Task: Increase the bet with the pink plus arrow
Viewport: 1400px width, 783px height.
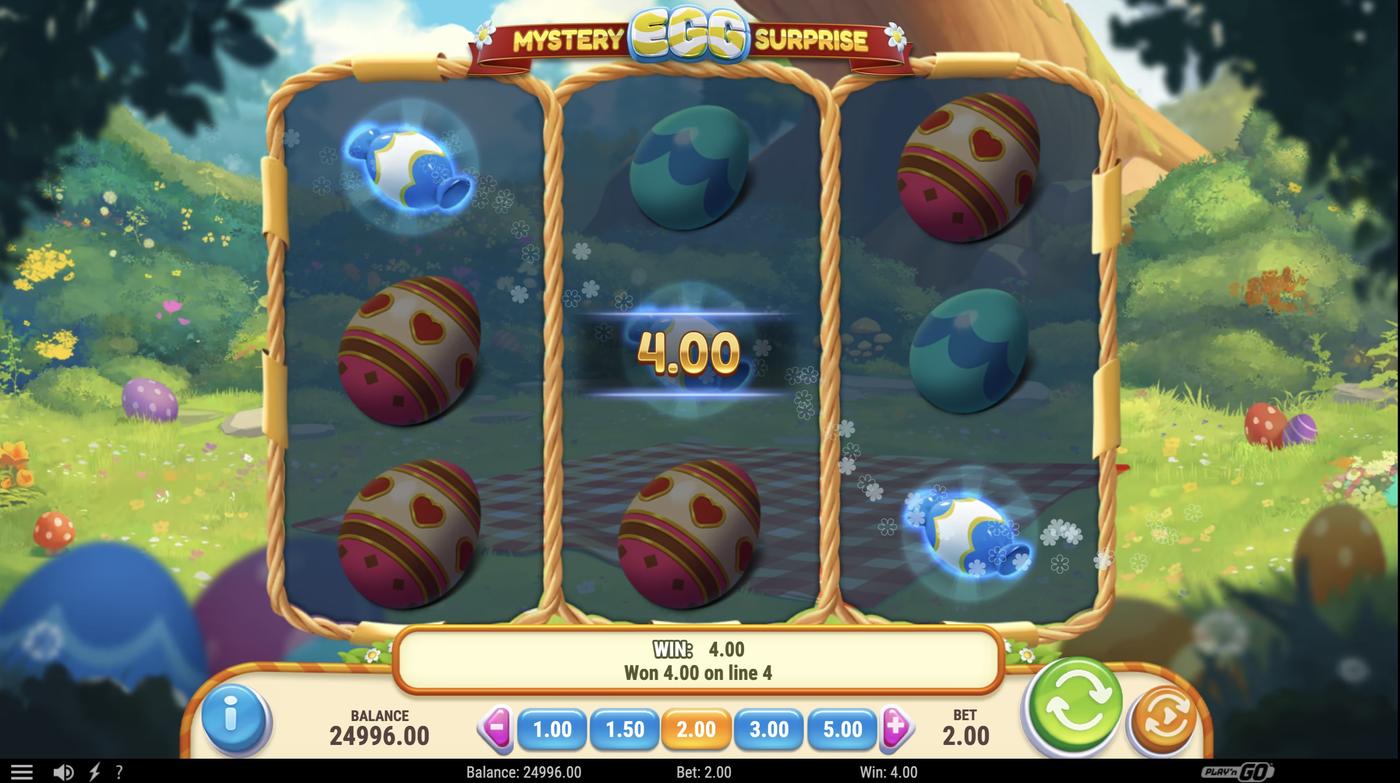Action: pos(897,730)
